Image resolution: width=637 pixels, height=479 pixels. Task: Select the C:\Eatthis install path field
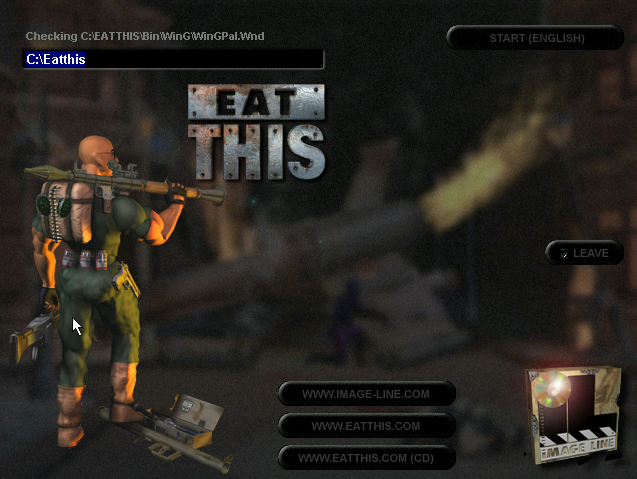[x=173, y=60]
